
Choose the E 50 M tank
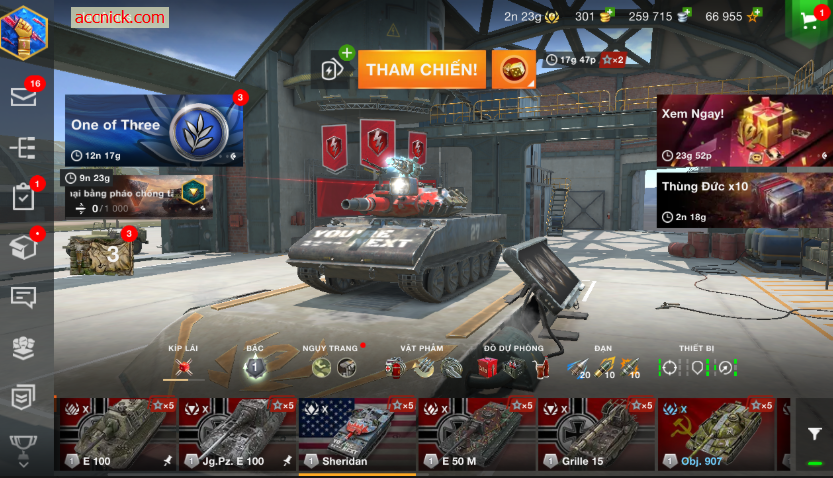coord(476,434)
